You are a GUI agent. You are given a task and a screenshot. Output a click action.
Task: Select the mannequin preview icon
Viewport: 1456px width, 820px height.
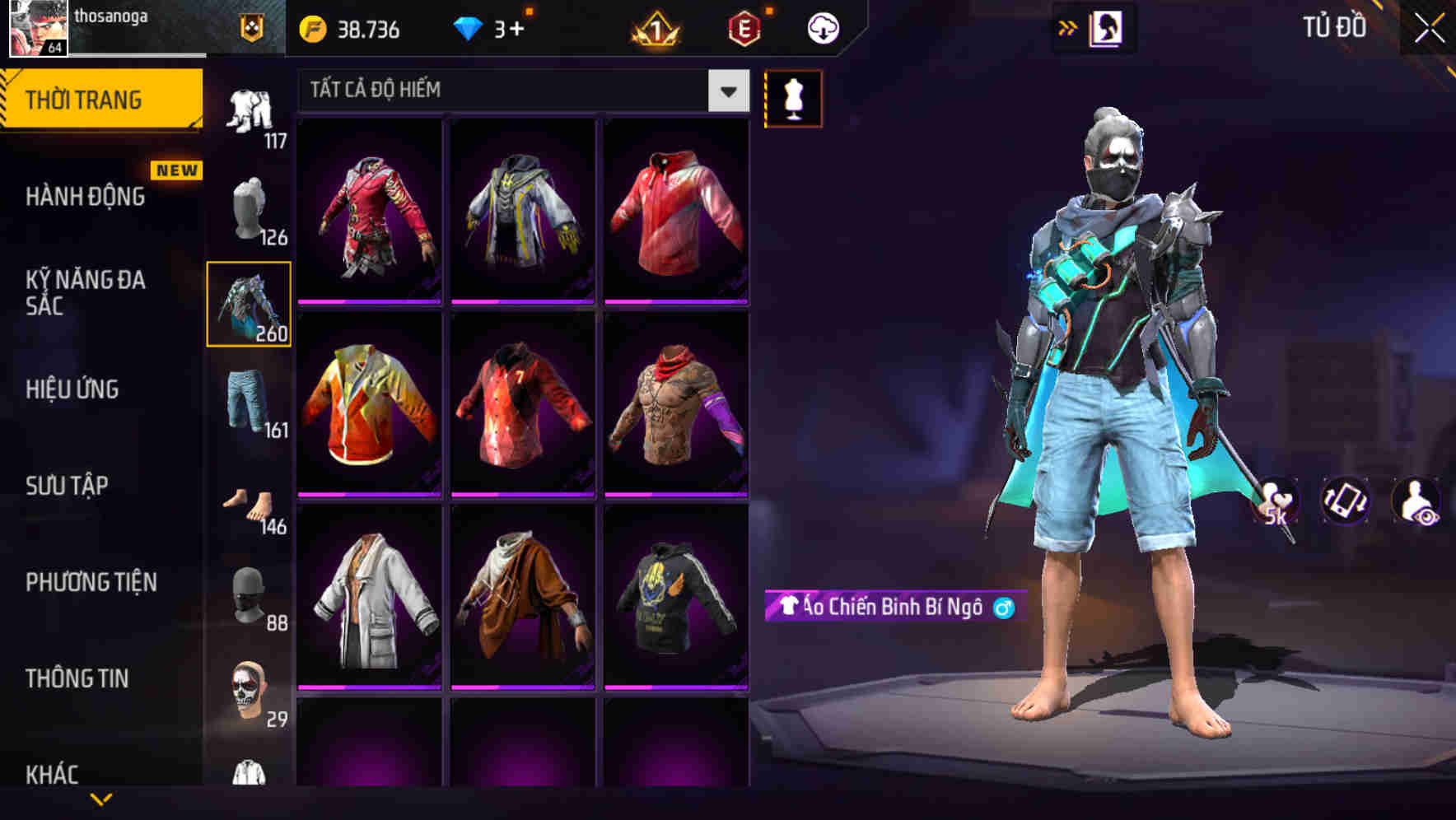792,98
